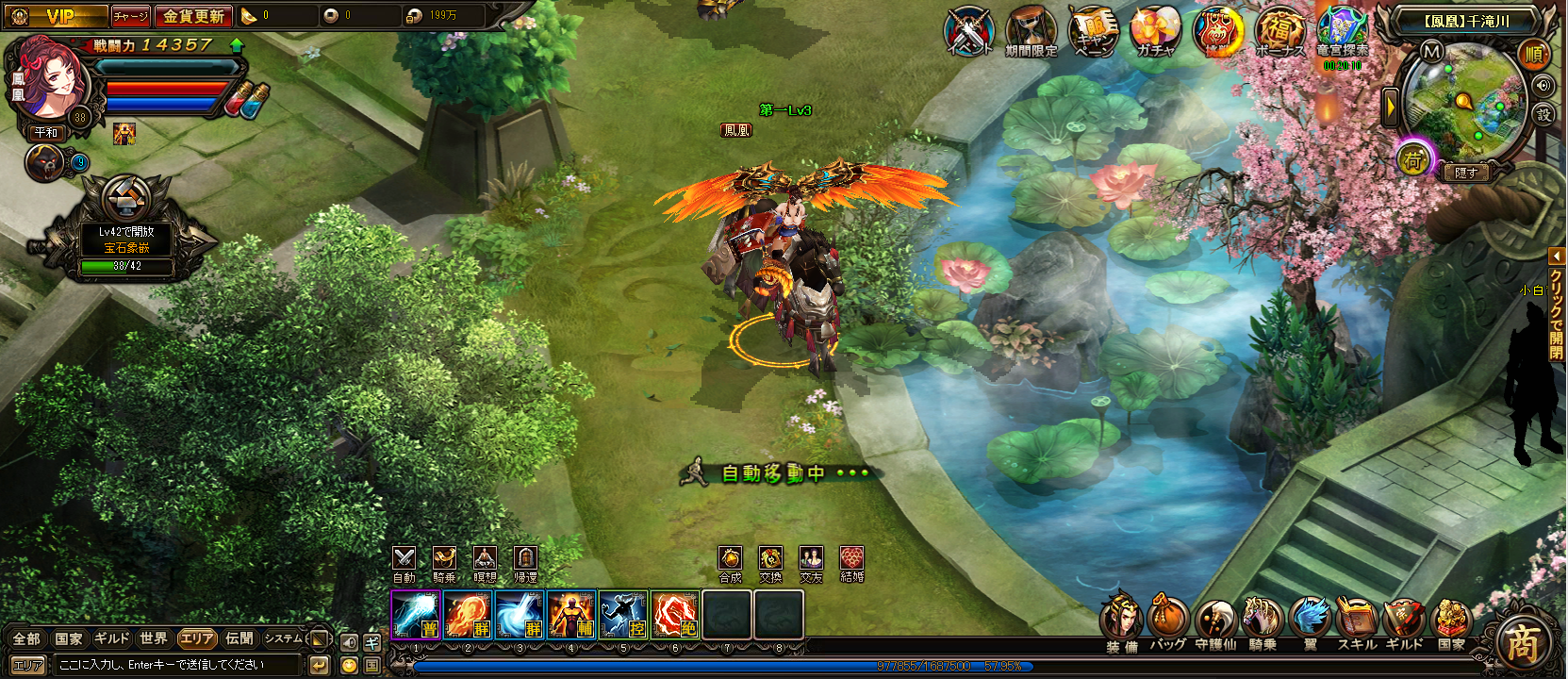
Task: Activate the fireball skill in slot 2
Action: pos(467,615)
